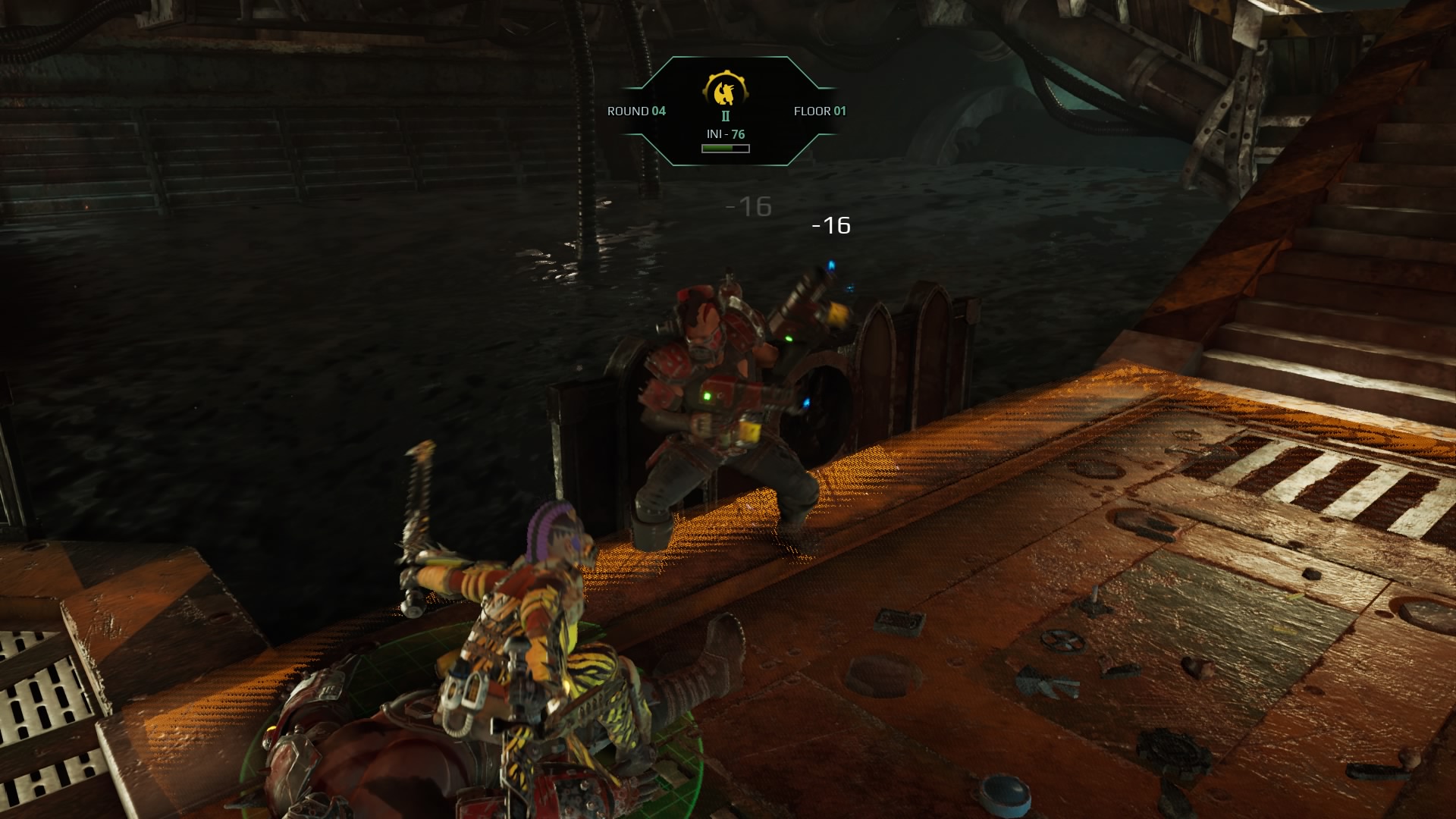The width and height of the screenshot is (1456, 819).
Task: Select the yellow gang emblem in turn panel
Action: 726,90
